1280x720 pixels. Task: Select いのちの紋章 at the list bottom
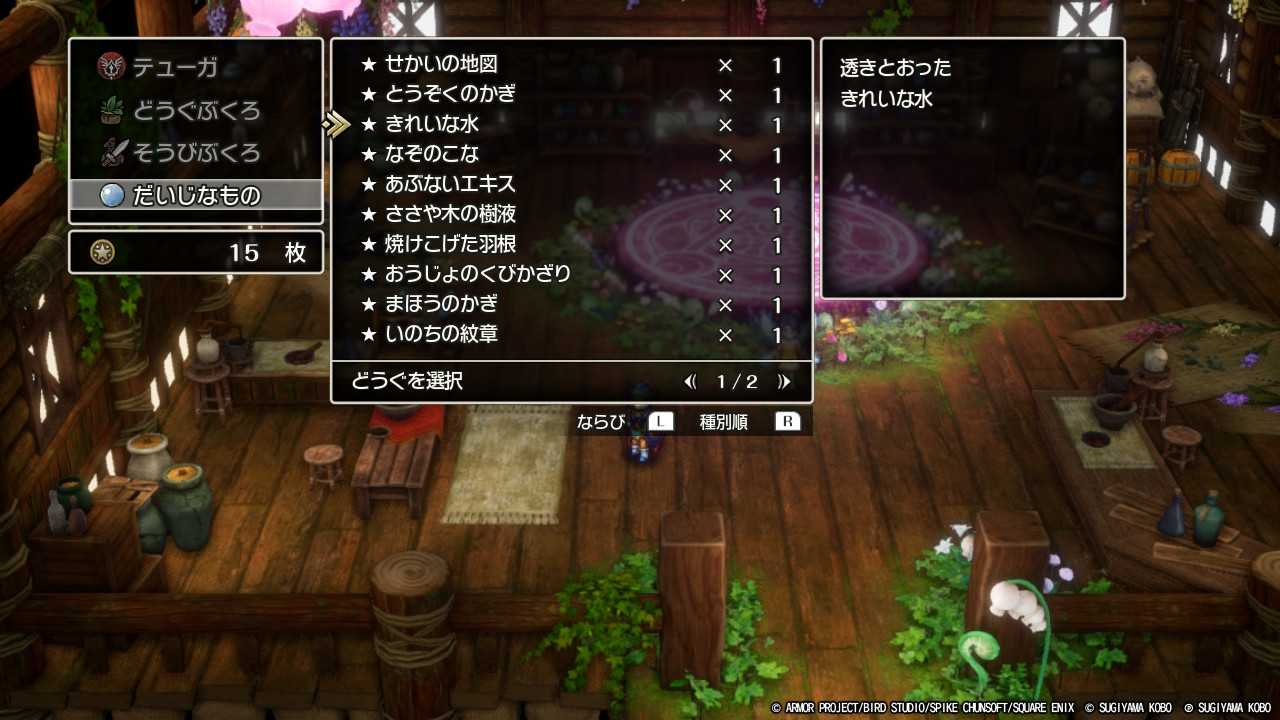click(x=440, y=335)
